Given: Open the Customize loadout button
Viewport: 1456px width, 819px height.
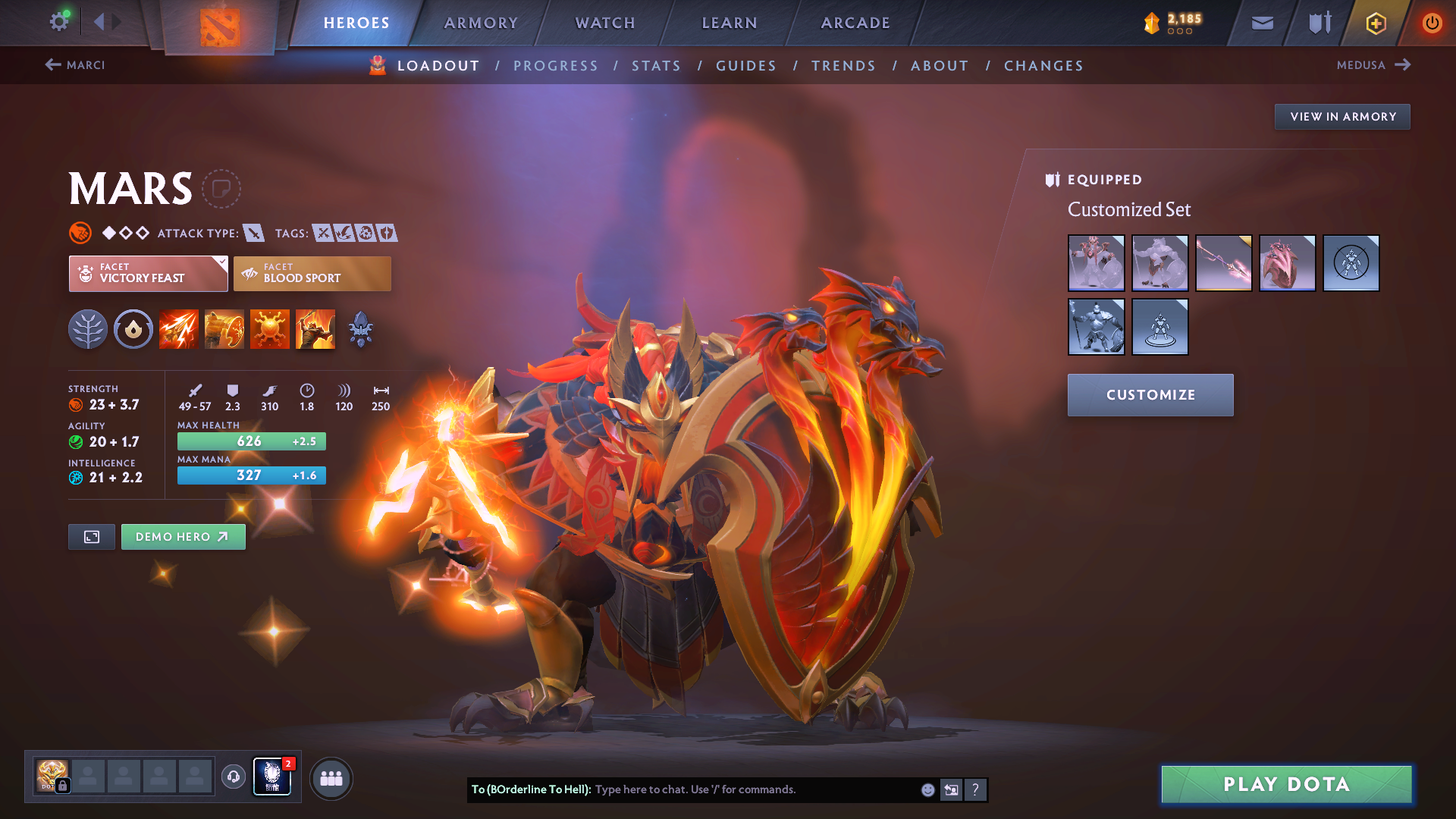Looking at the screenshot, I should [1150, 395].
